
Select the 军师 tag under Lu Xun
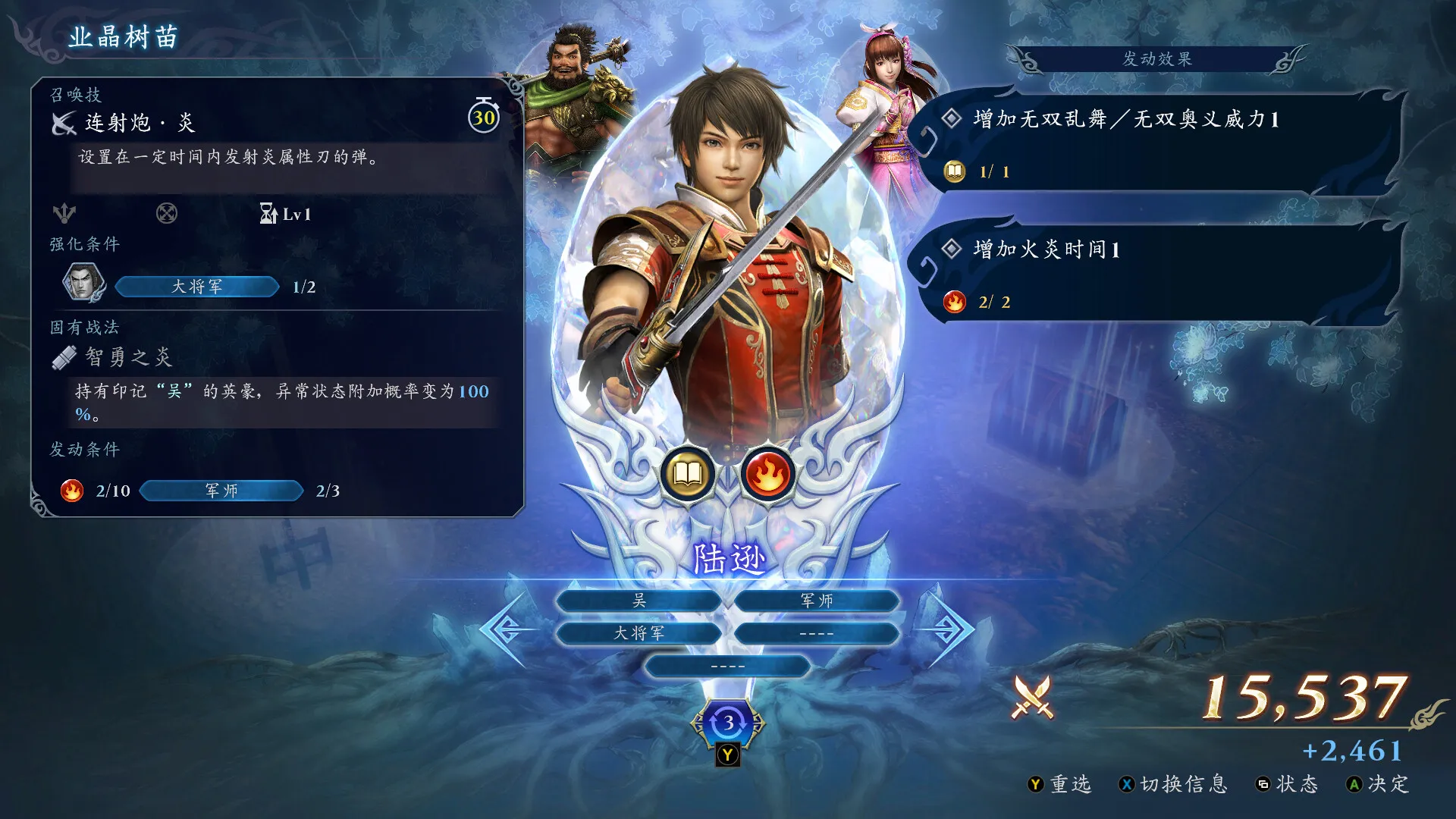(816, 600)
